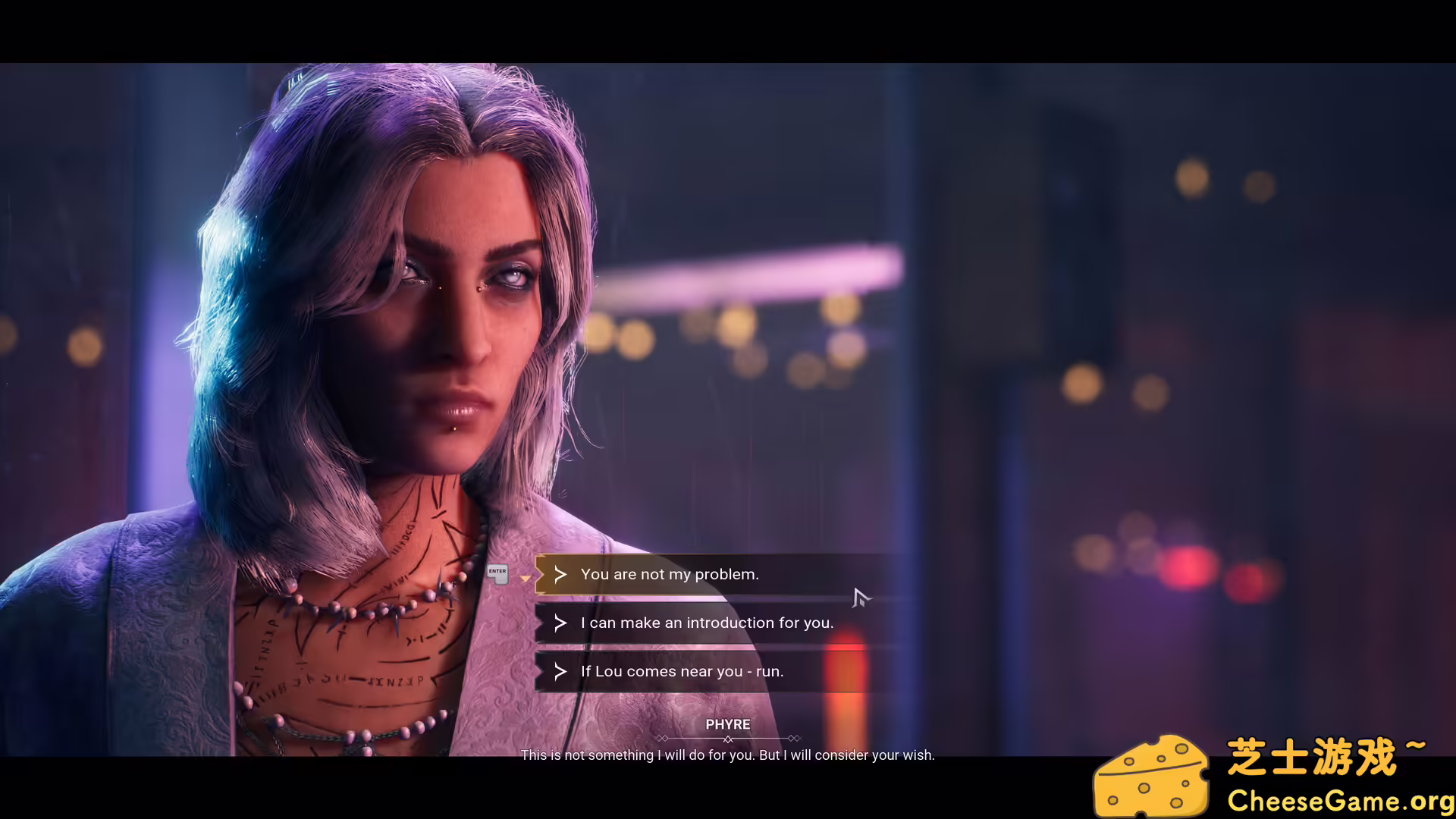Click the diamond ornament right of PHYRE nameplate
Screen dimensions: 1456x819
click(x=794, y=738)
